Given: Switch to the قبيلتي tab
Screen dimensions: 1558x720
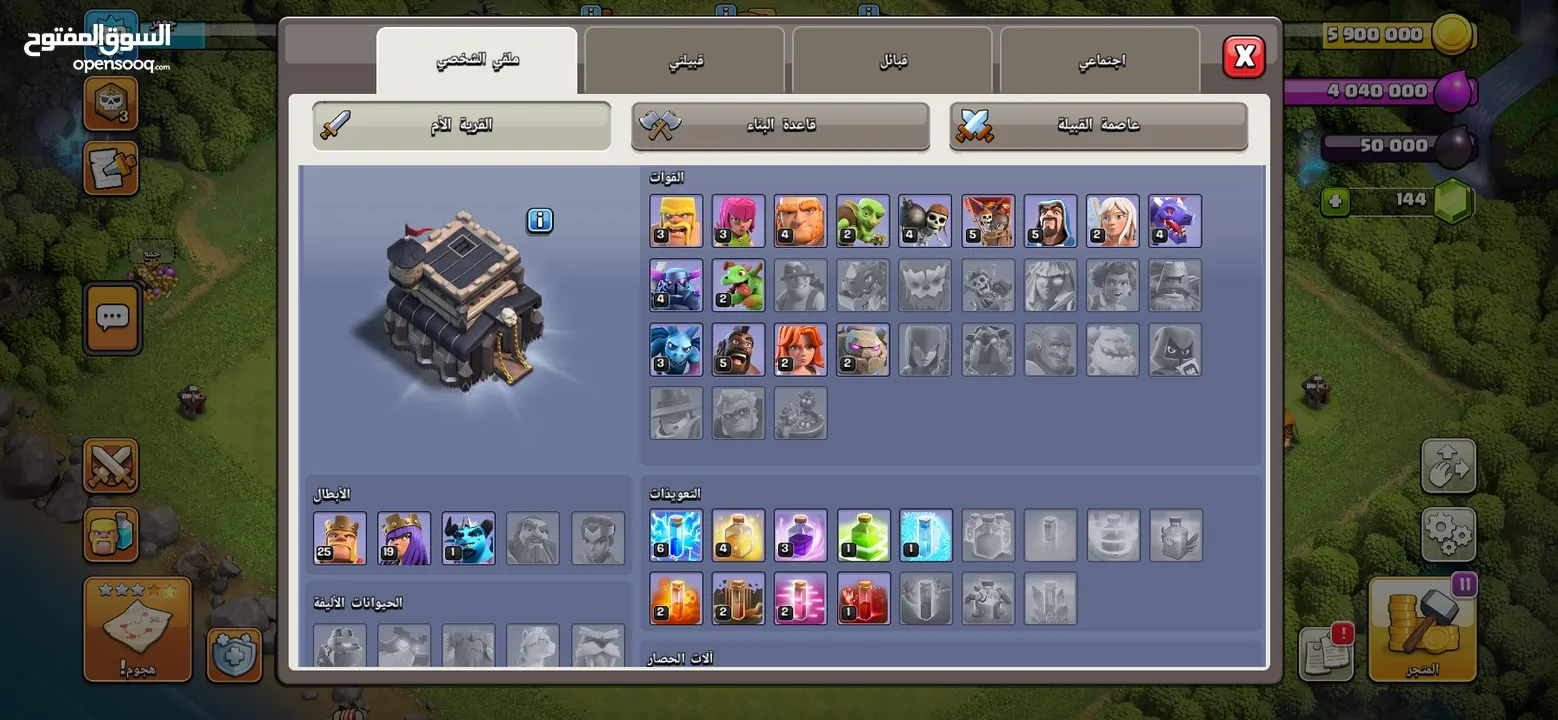Looking at the screenshot, I should coord(685,59).
